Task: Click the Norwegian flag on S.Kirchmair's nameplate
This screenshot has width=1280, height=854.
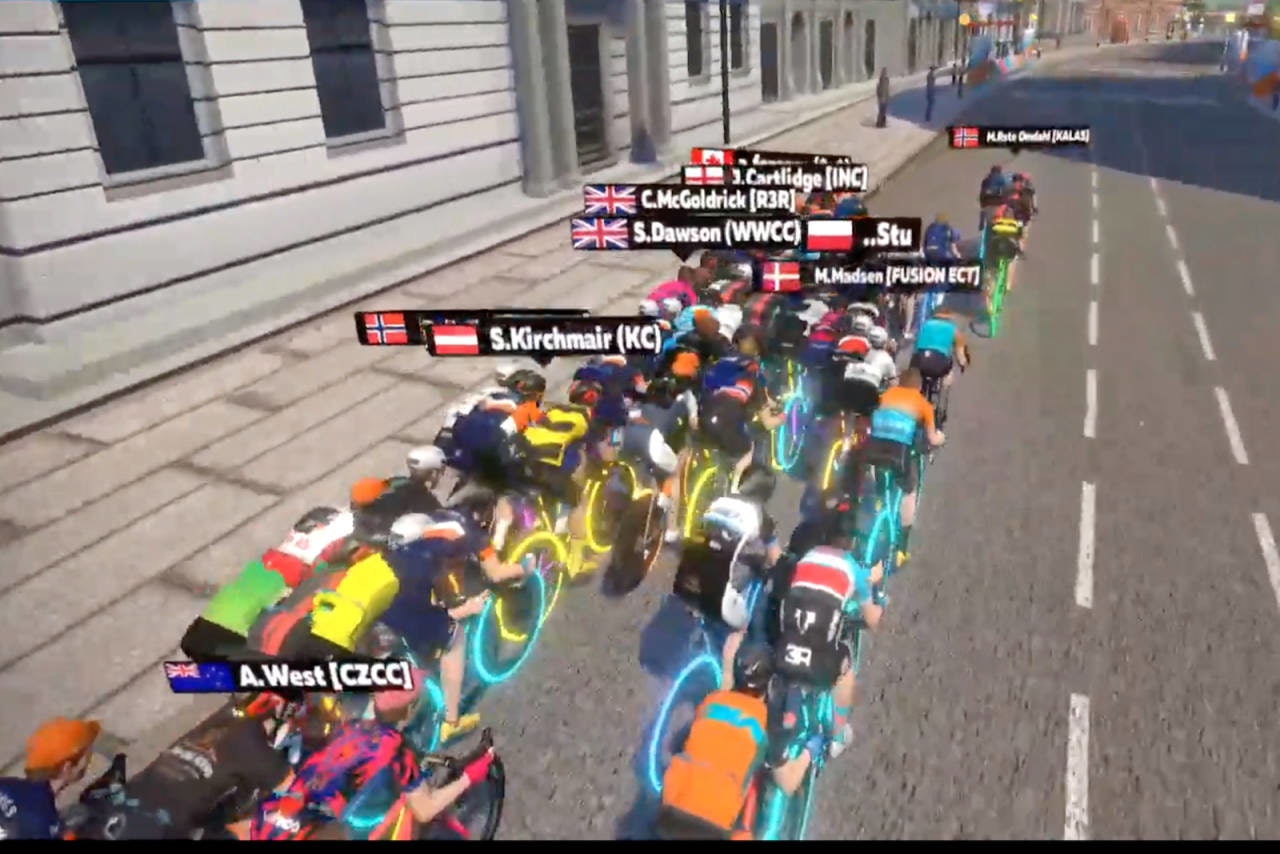Action: click(384, 329)
